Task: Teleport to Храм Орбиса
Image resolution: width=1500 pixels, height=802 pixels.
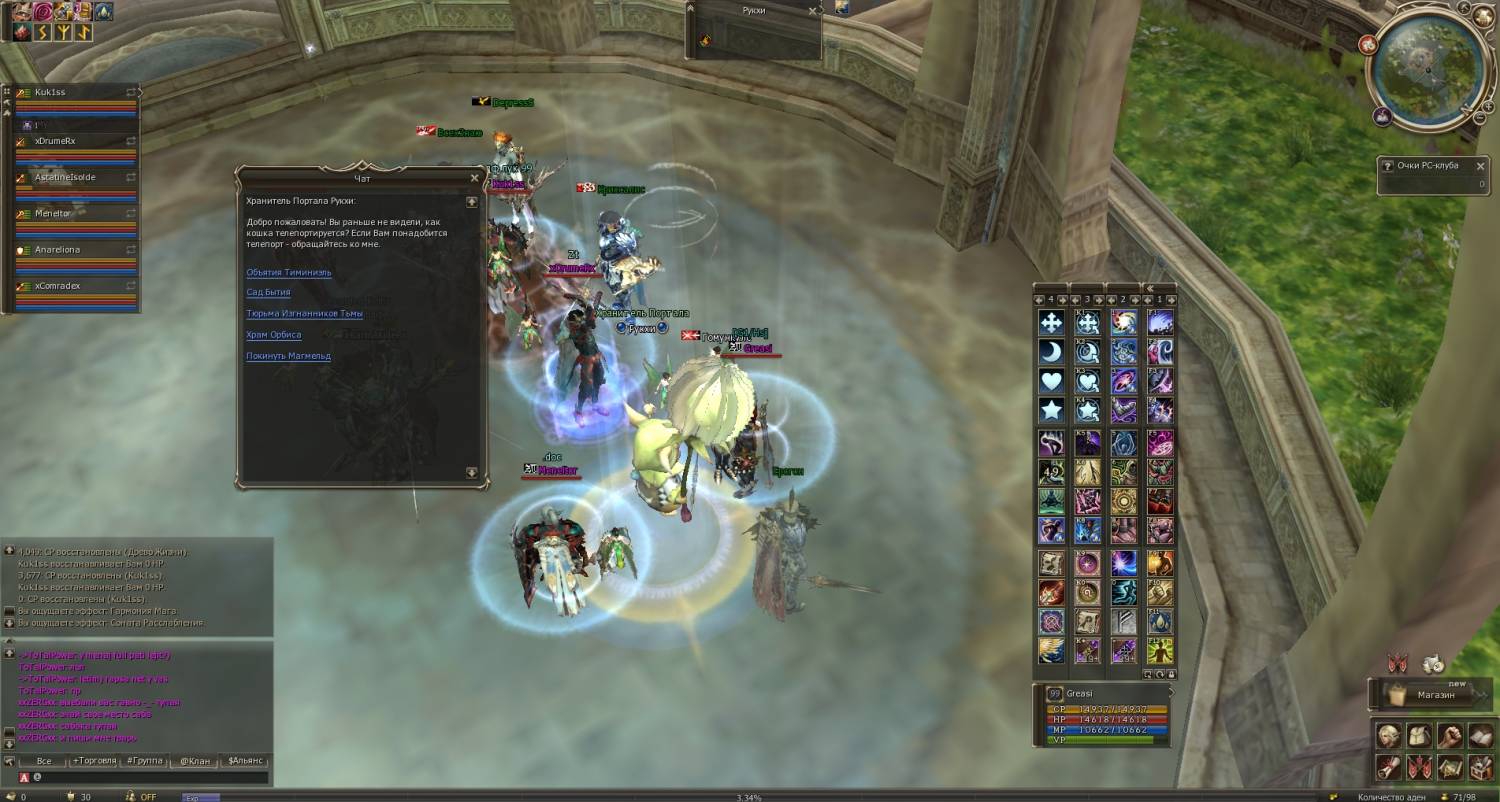Action: 273,335
